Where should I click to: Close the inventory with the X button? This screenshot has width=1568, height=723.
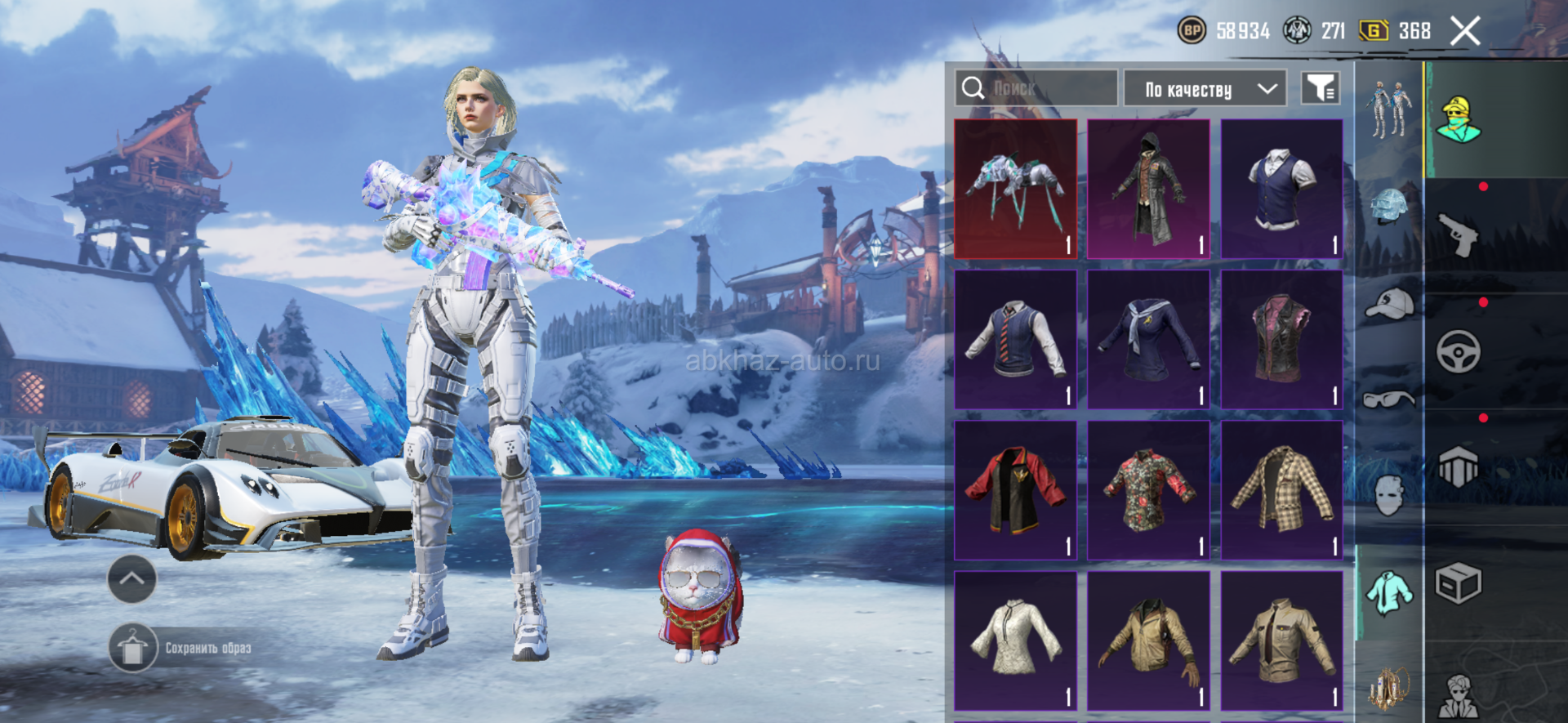(x=1465, y=32)
